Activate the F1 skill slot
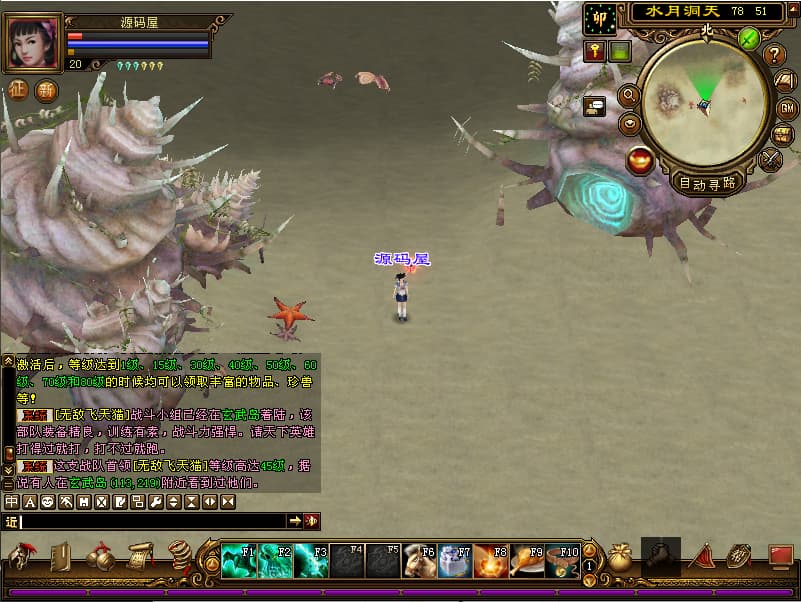Image resolution: width=801 pixels, height=602 pixels. (x=238, y=561)
